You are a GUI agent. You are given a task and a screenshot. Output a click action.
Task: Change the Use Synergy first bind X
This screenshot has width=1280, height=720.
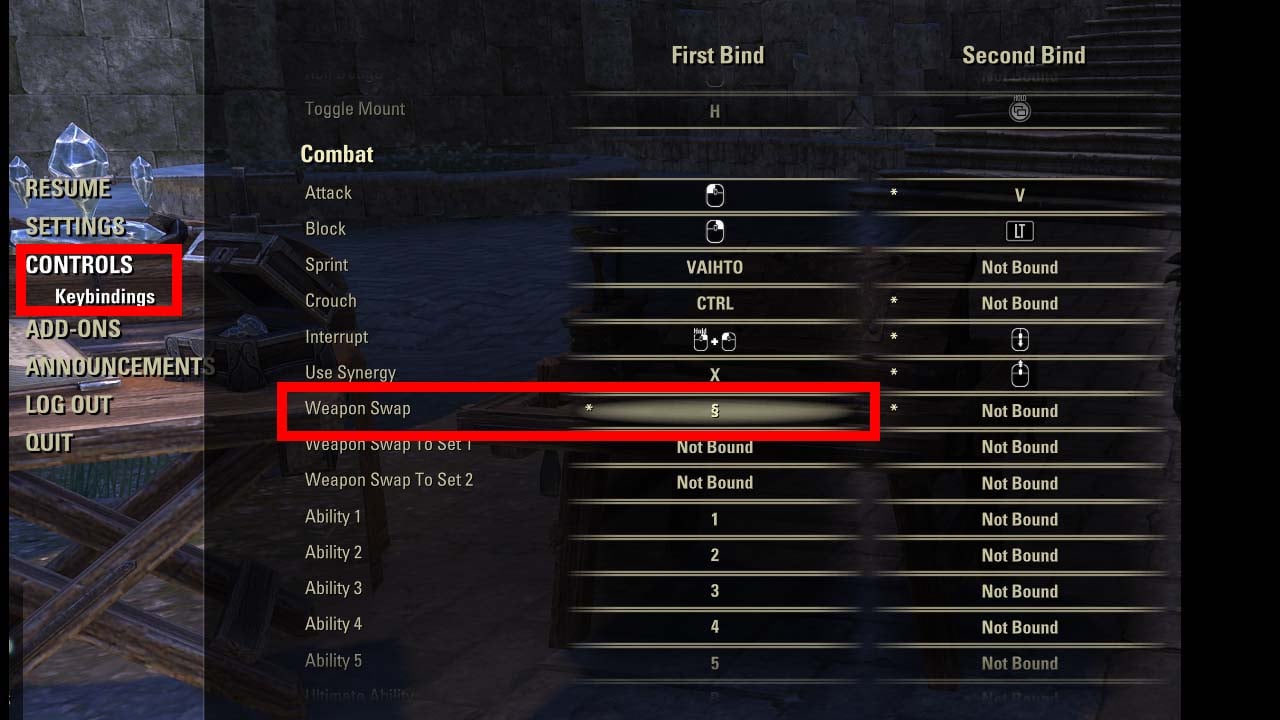[715, 375]
